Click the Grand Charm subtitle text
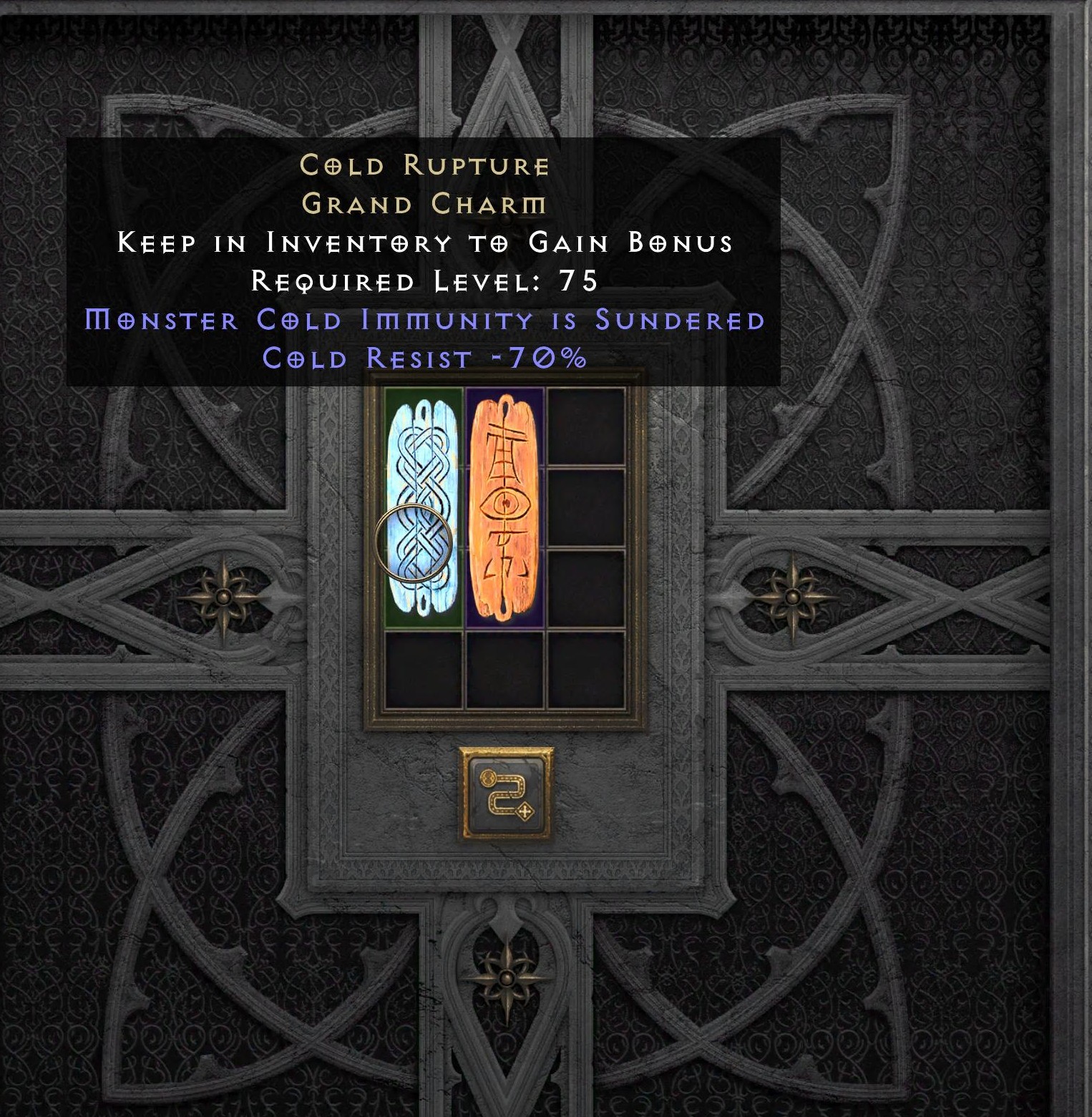Viewport: 1092px width, 1117px height. (424, 206)
